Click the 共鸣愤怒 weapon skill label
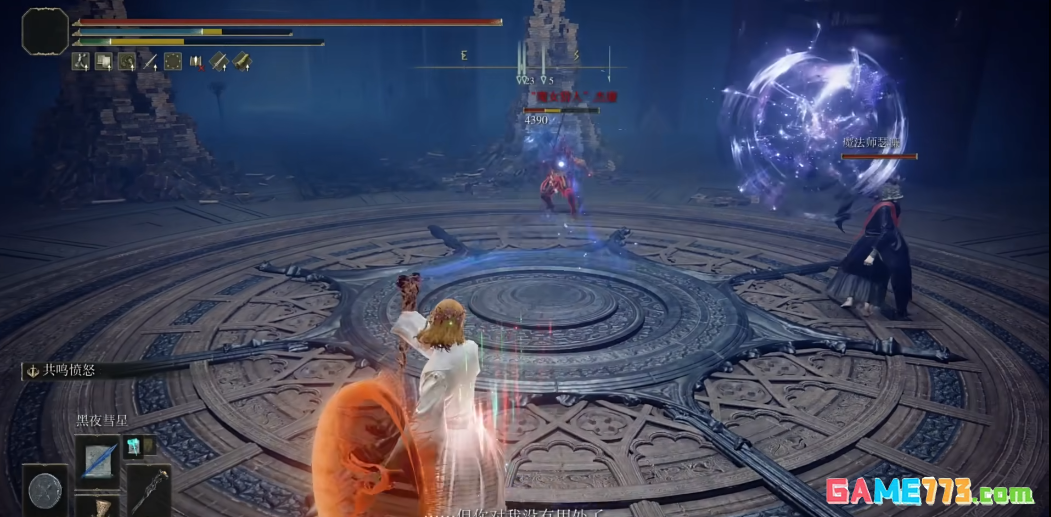Viewport: 1051px width, 517px height. point(63,370)
